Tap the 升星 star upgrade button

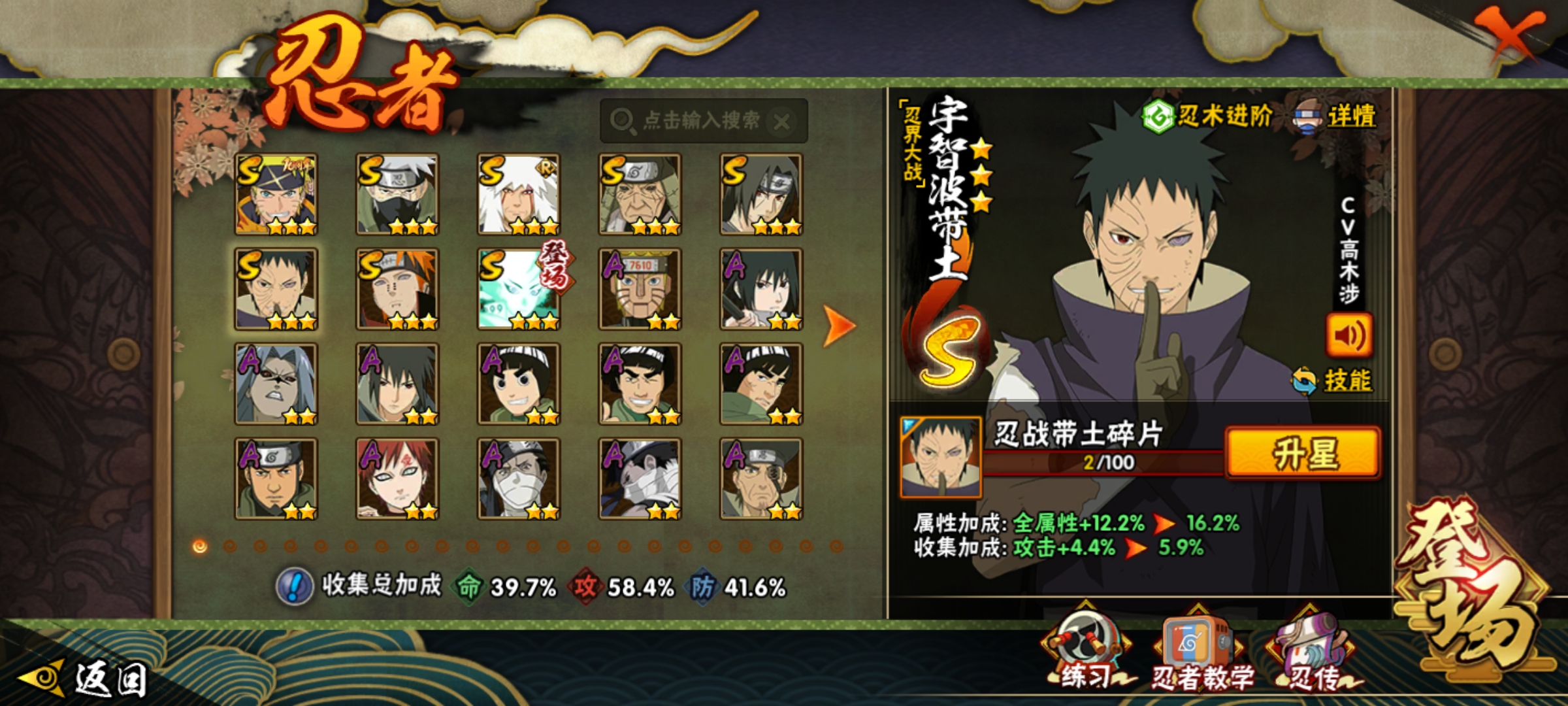point(1303,453)
